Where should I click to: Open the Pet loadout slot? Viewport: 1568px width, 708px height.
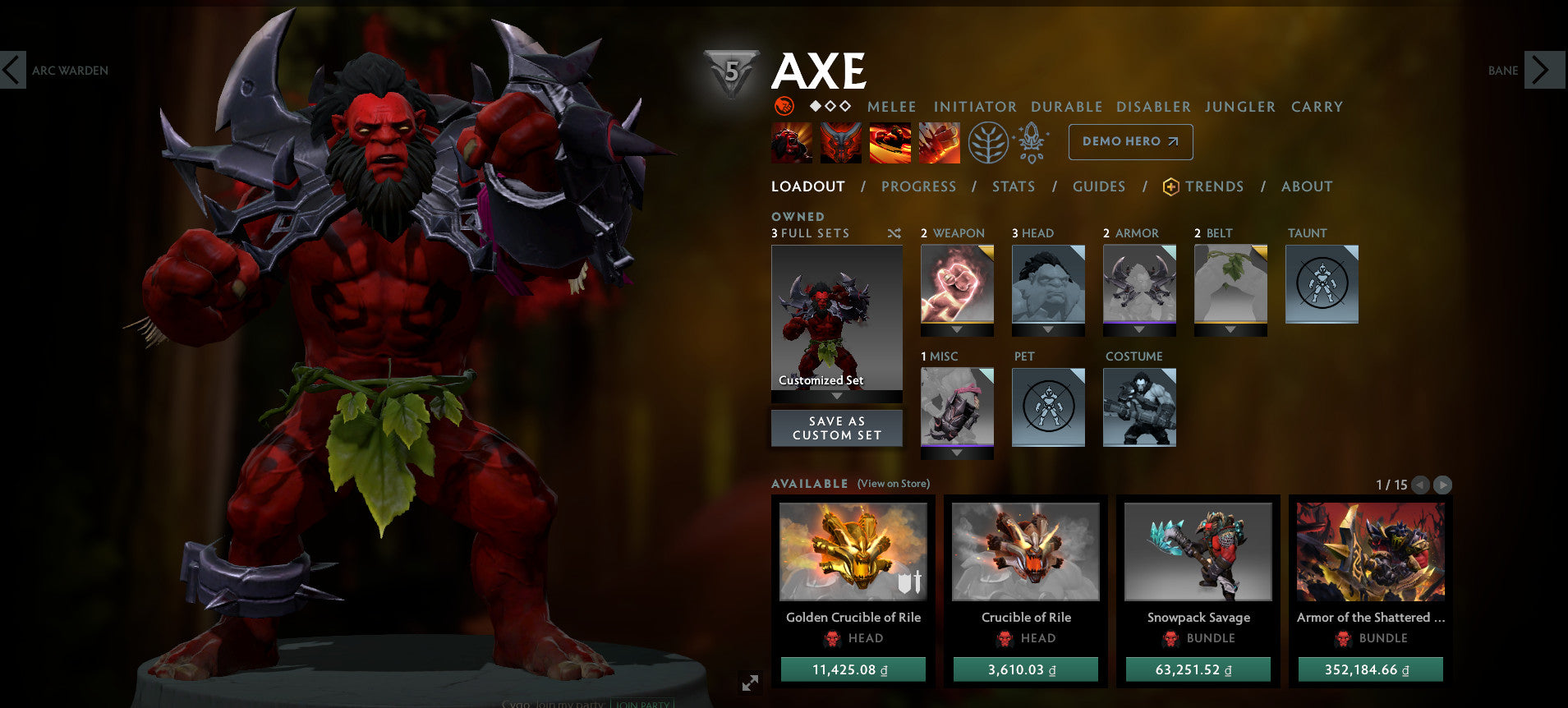(x=1048, y=407)
